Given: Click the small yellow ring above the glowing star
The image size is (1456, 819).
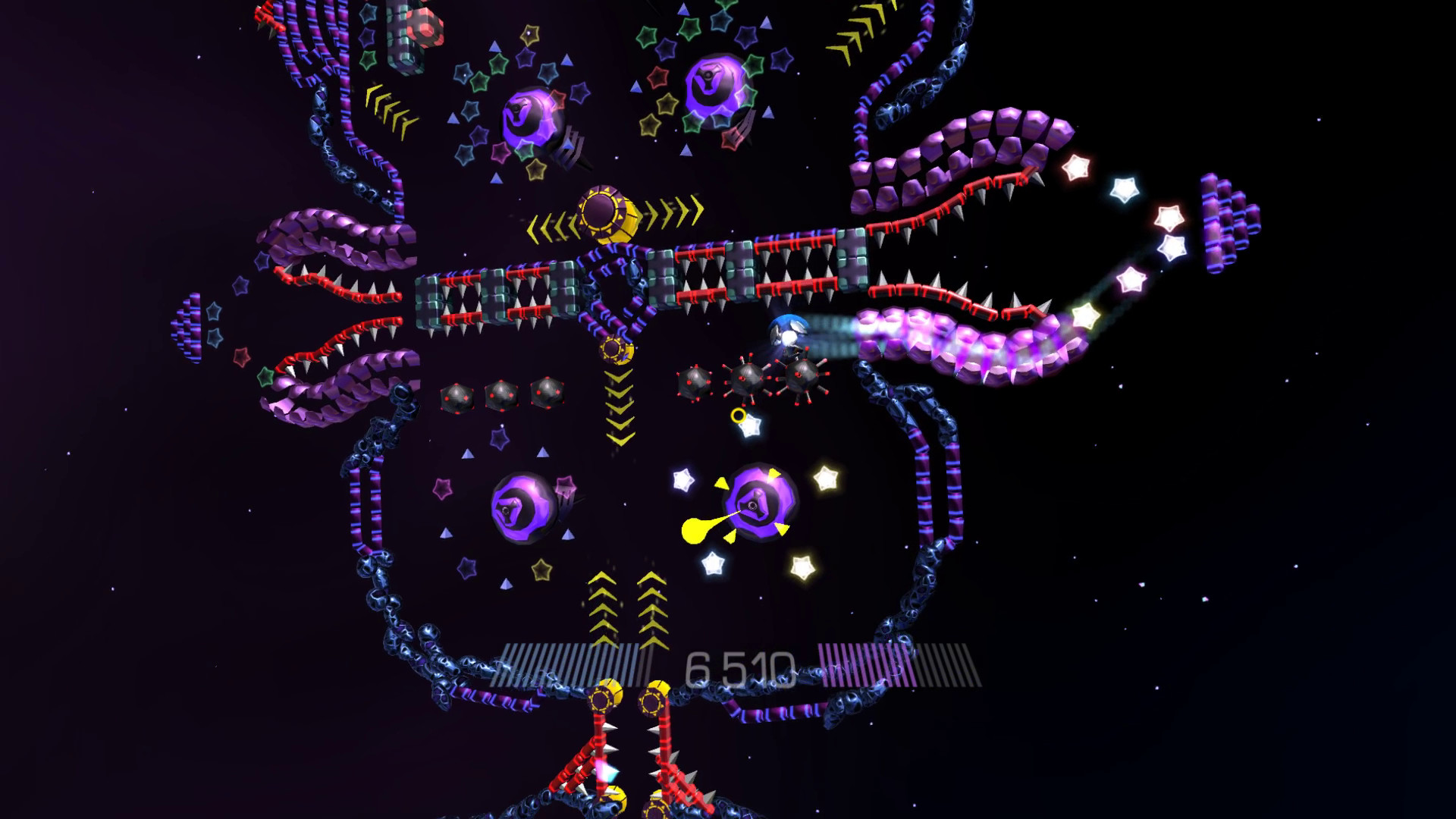Looking at the screenshot, I should click(x=737, y=413).
